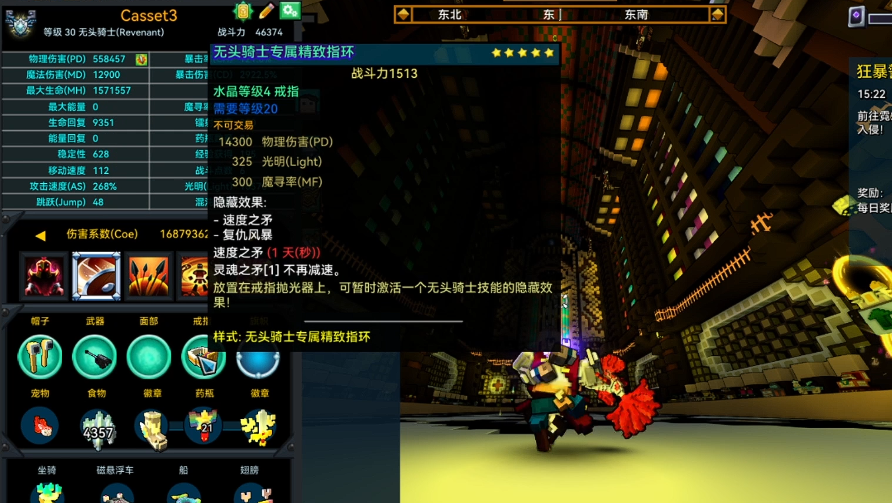Click the yellow arrow beside damage coefficient
This screenshot has width=892, height=503.
41,235
